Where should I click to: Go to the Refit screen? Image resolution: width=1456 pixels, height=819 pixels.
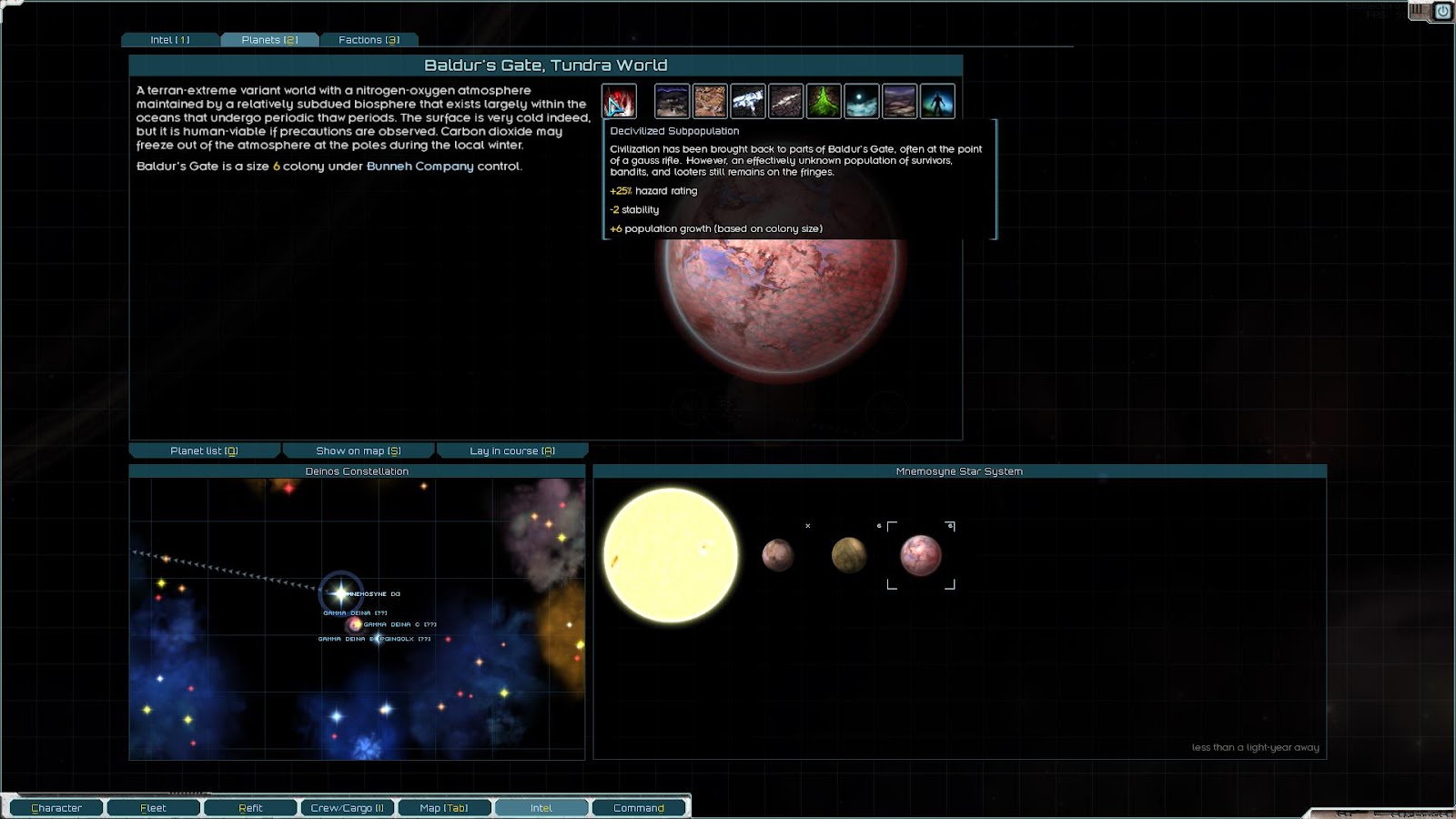[250, 808]
